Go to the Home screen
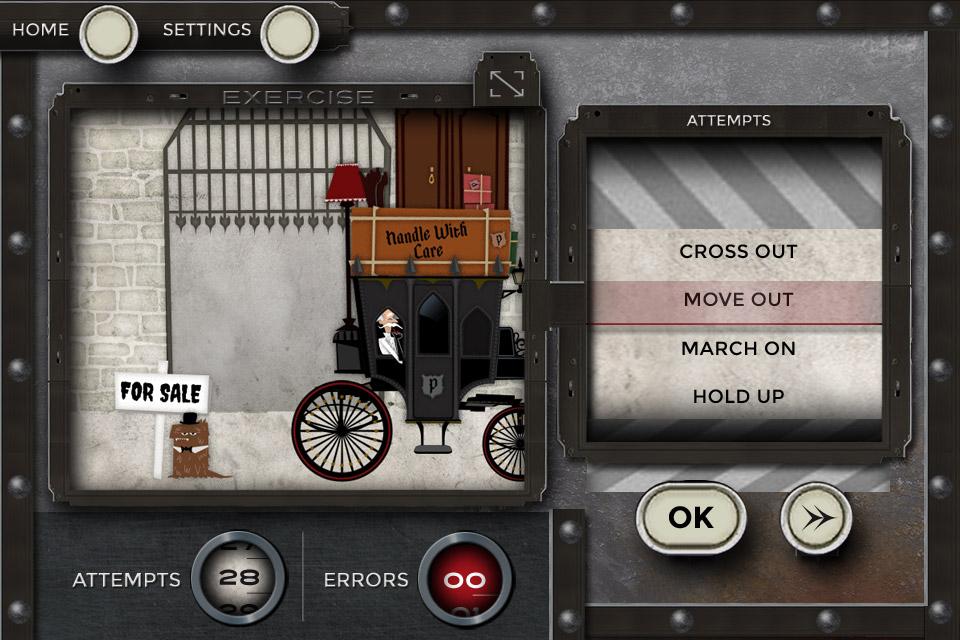Viewport: 960px width, 640px height. click(x=108, y=33)
